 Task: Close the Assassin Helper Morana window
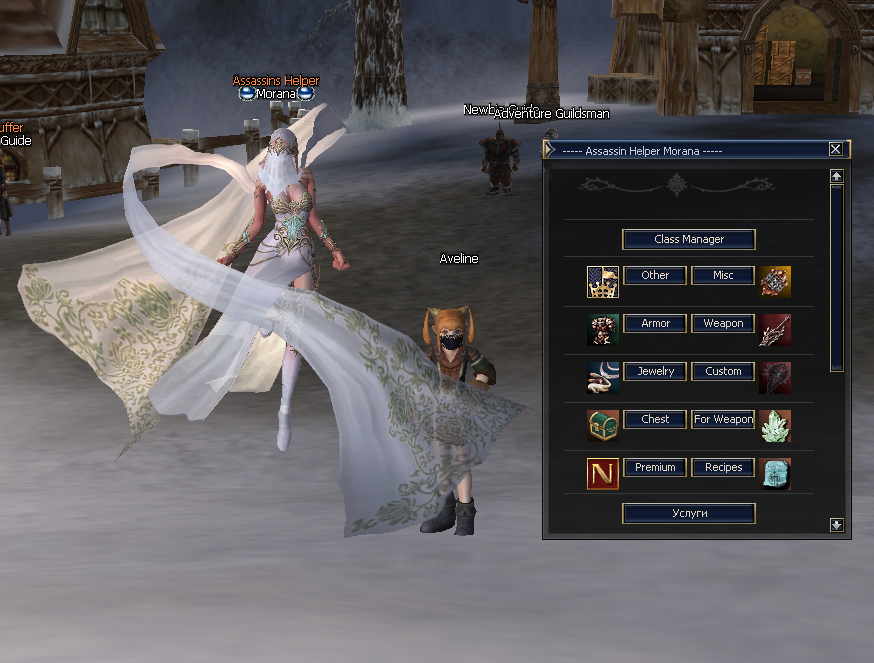pos(836,149)
